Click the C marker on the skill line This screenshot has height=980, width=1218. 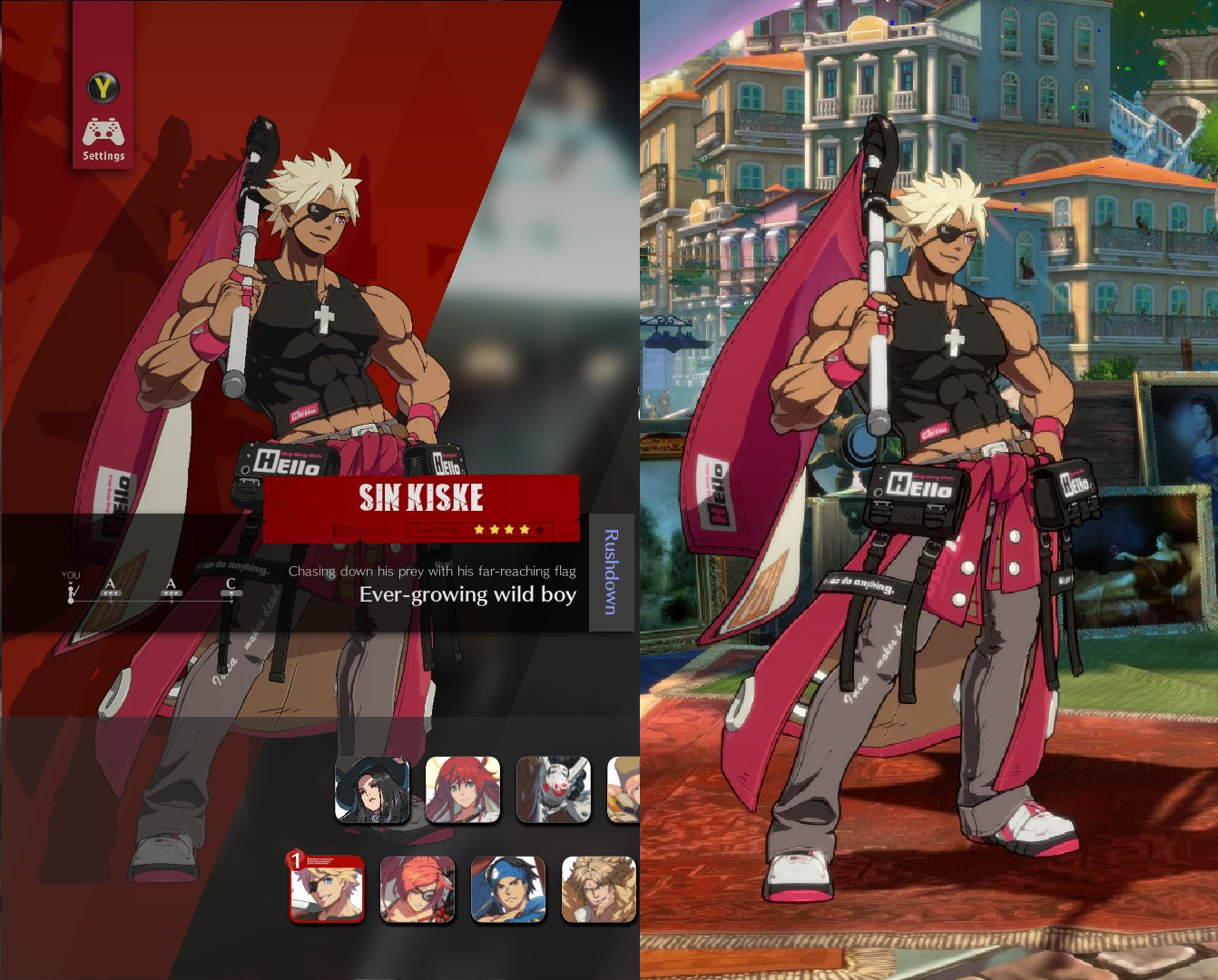point(230,585)
